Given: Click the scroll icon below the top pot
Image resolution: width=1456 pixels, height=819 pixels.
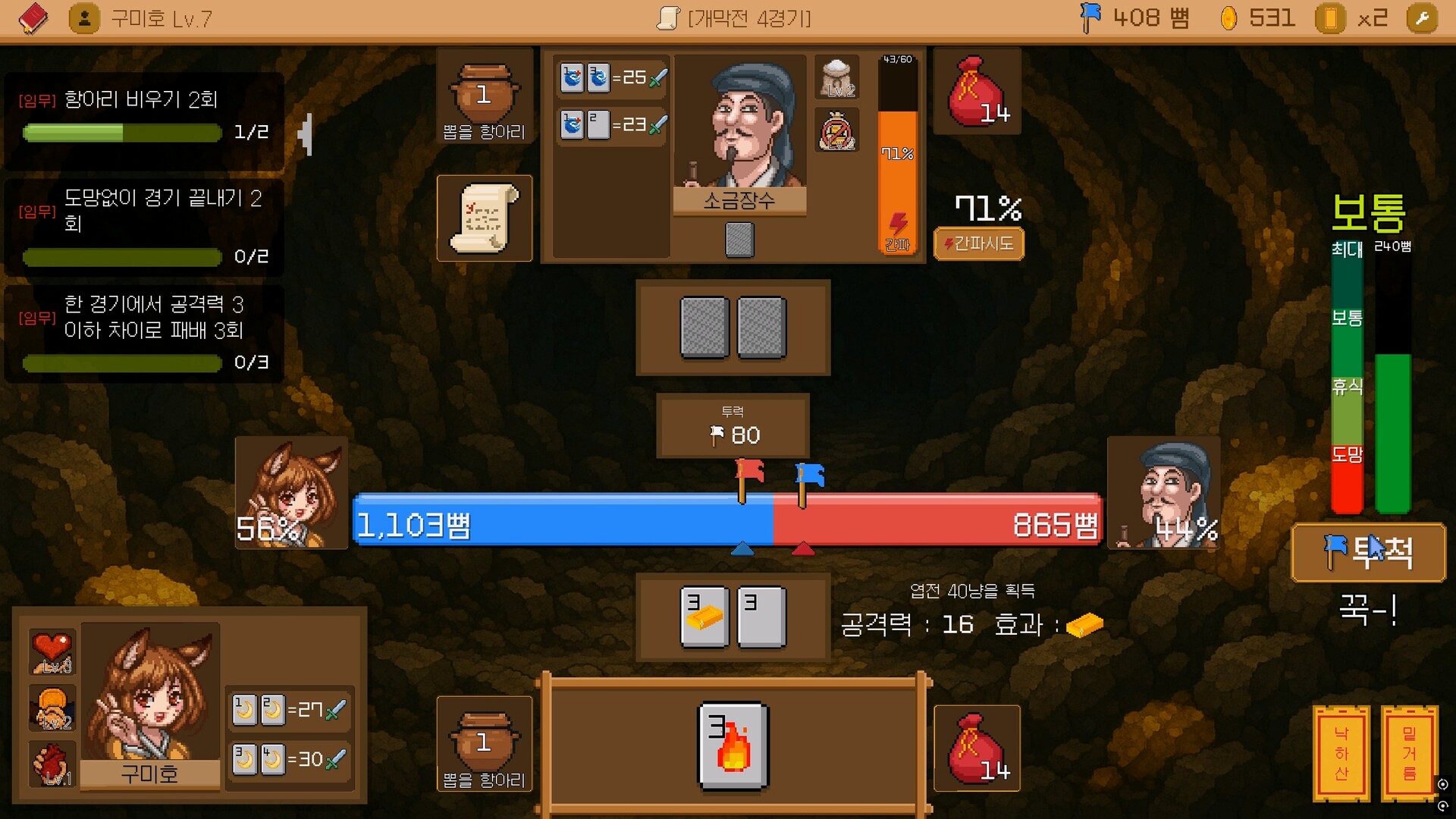Looking at the screenshot, I should click(x=484, y=218).
